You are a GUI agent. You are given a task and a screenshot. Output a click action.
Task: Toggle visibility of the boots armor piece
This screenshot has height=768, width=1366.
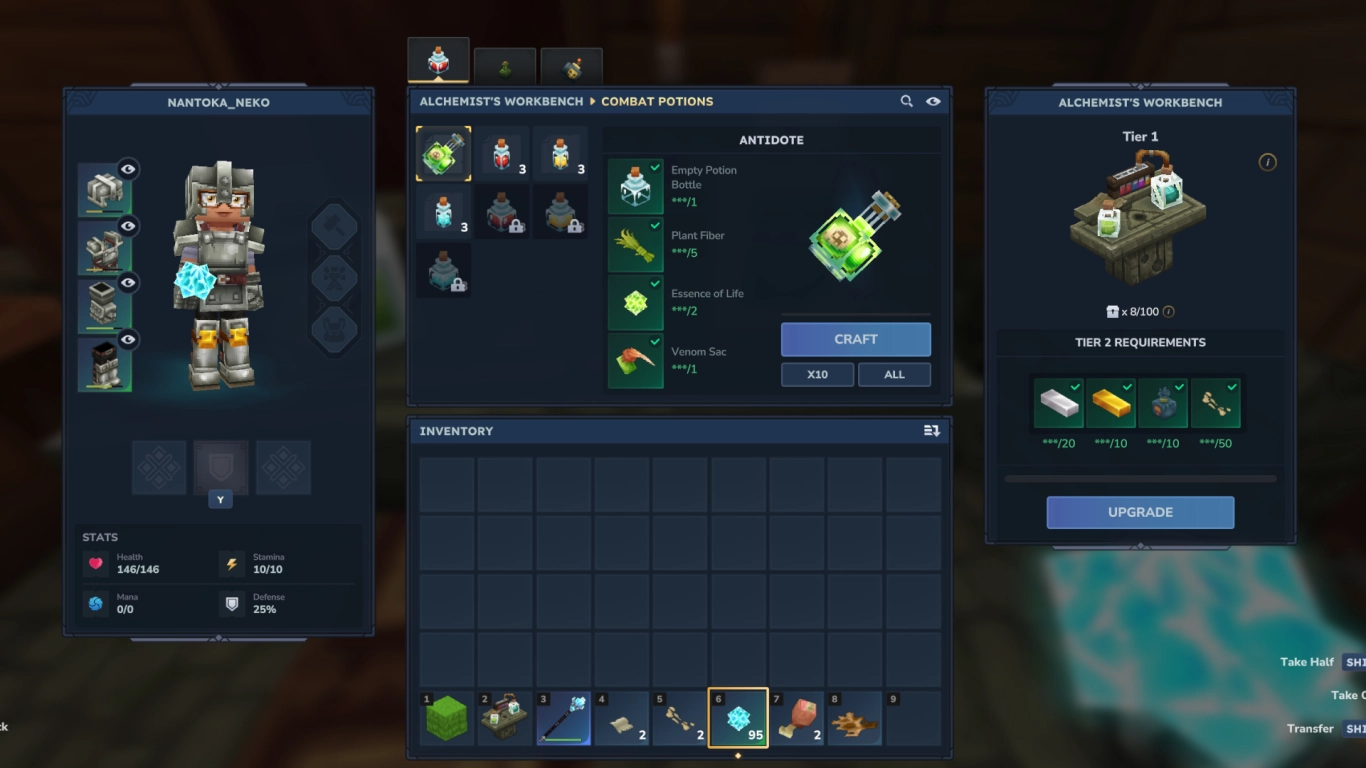click(128, 339)
